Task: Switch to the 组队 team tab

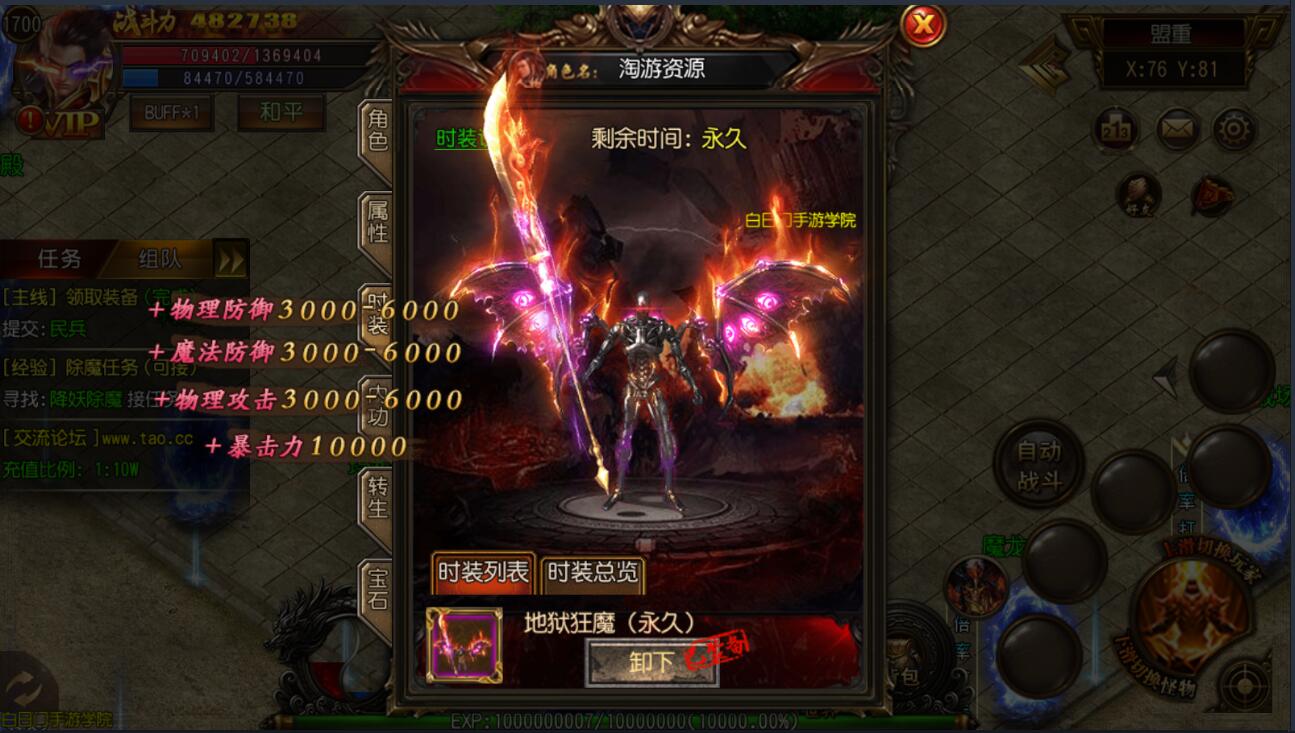Action: (x=160, y=259)
